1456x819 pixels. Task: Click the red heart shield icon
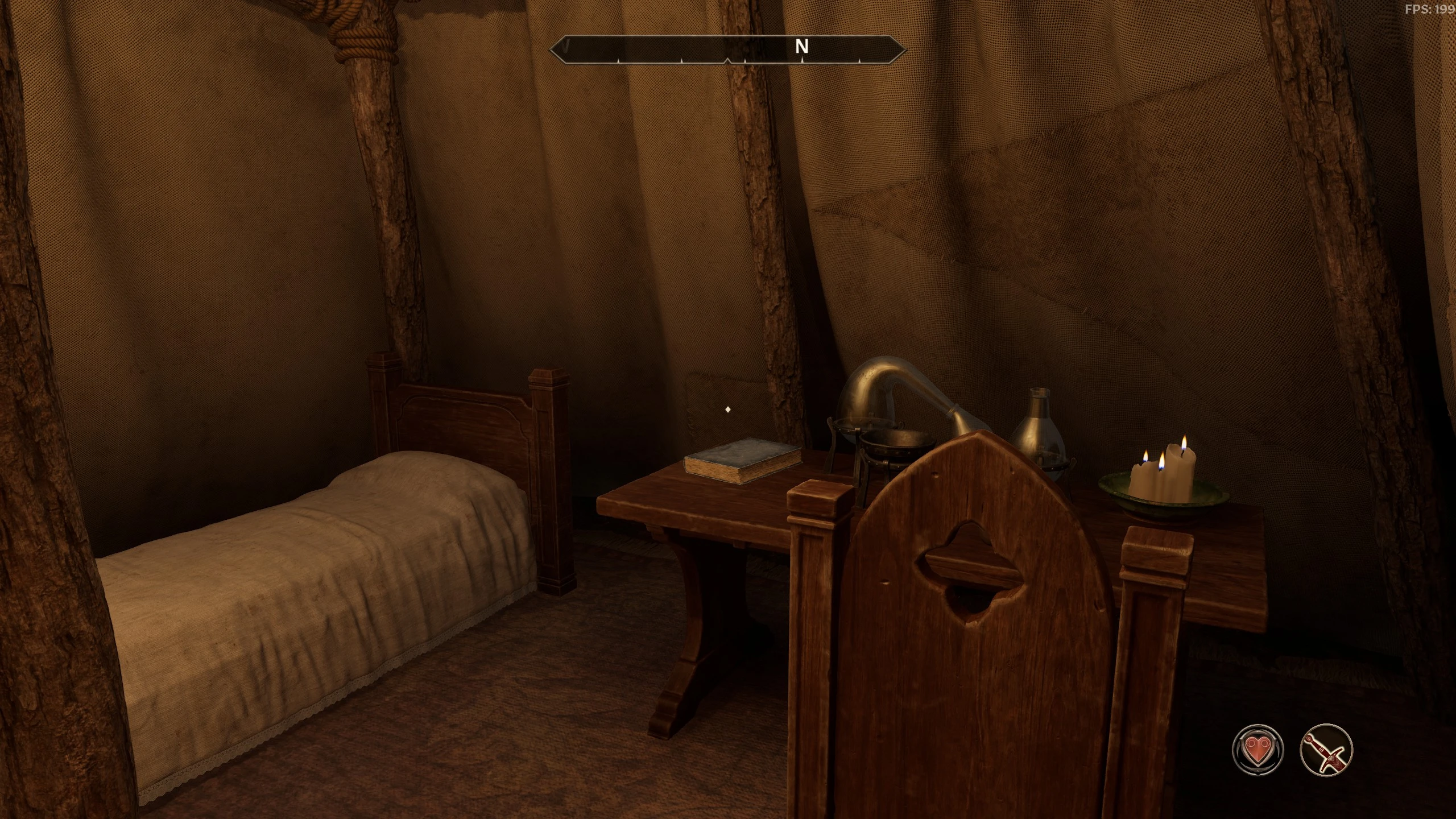pos(1258,750)
